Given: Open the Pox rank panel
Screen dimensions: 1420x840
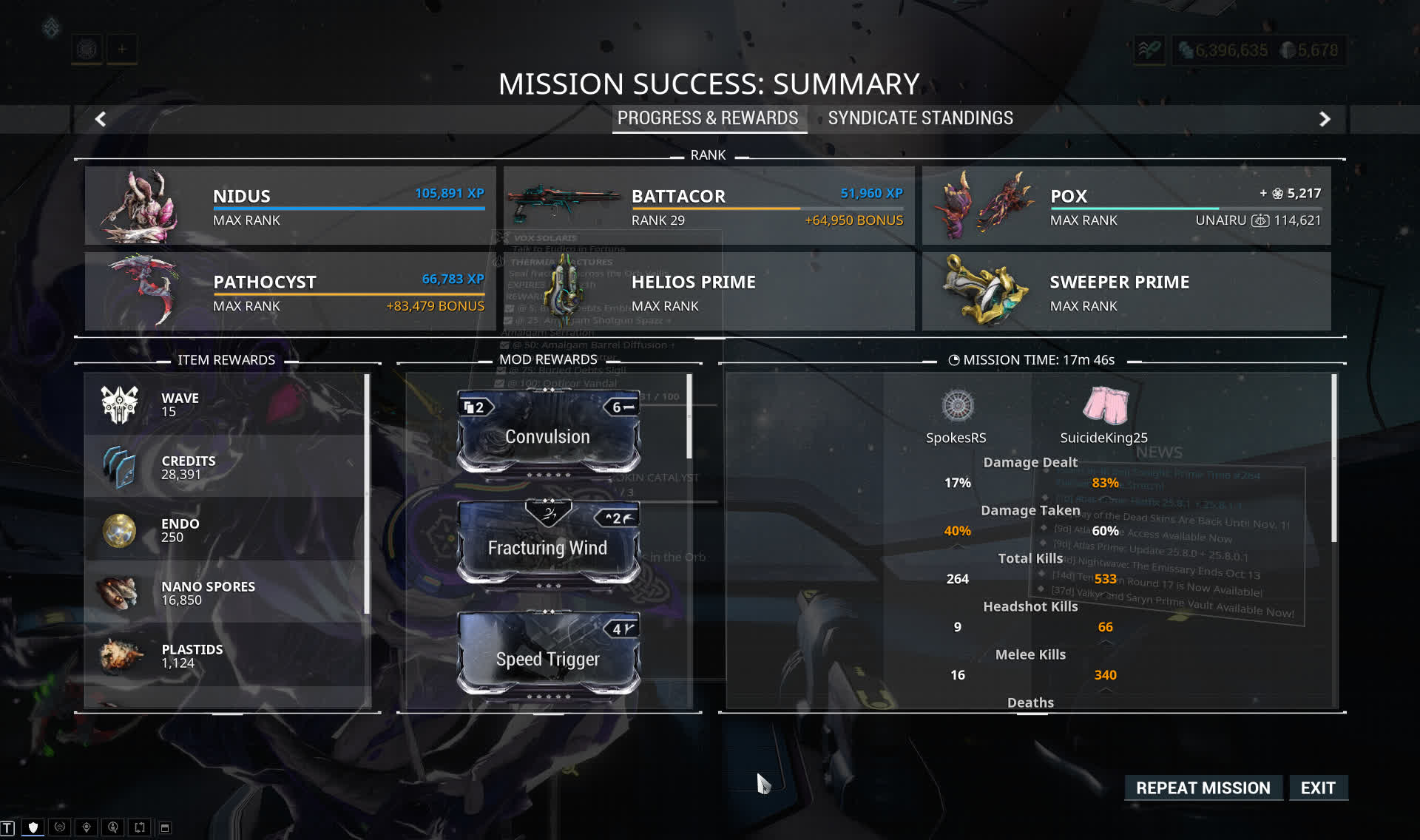Looking at the screenshot, I should 1126,206.
